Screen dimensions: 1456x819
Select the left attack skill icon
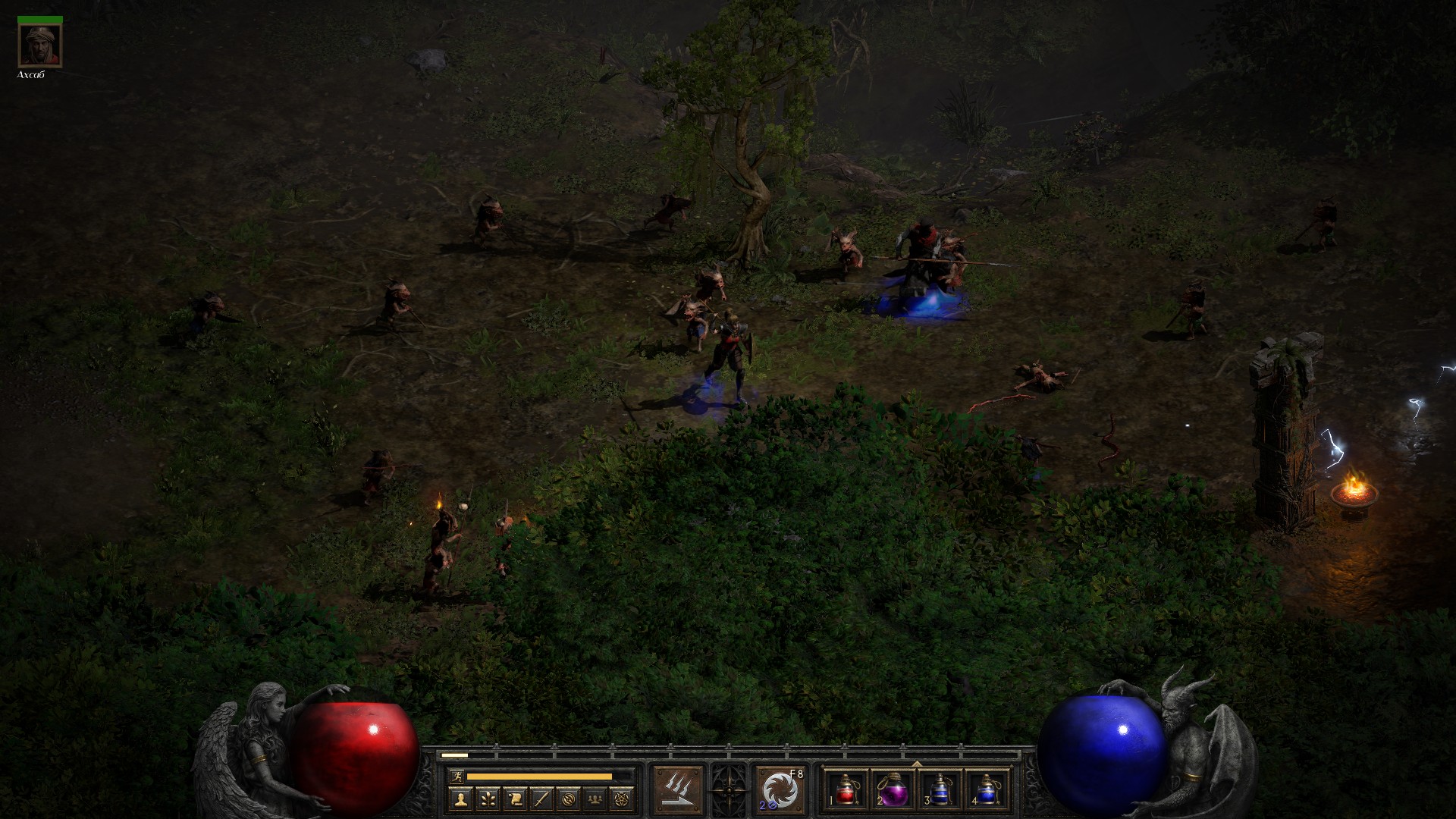[x=679, y=789]
